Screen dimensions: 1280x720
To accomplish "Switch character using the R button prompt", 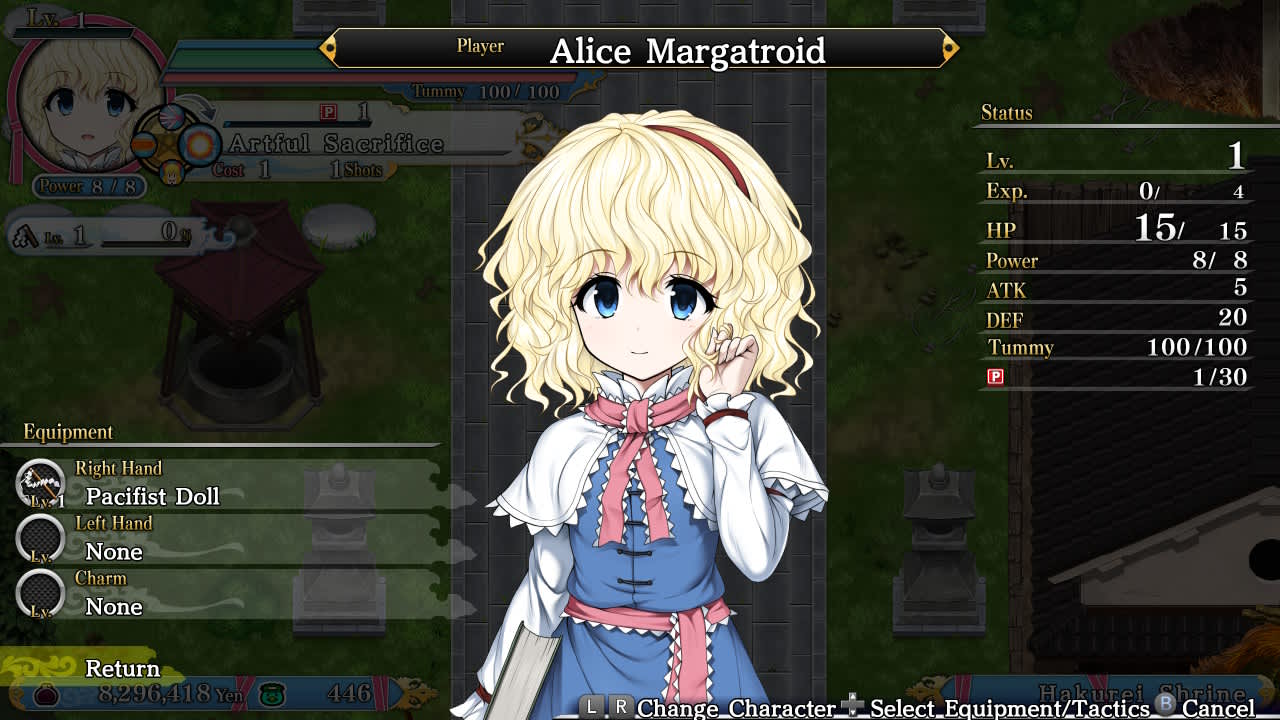I will 622,707.
